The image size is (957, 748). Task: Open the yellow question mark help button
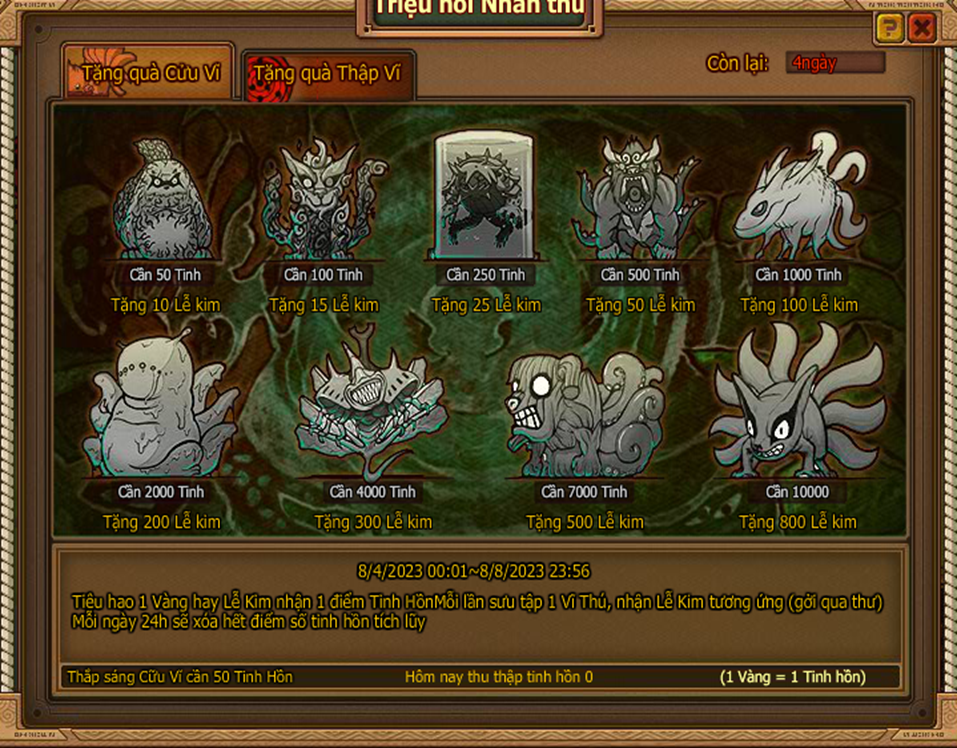click(x=888, y=29)
